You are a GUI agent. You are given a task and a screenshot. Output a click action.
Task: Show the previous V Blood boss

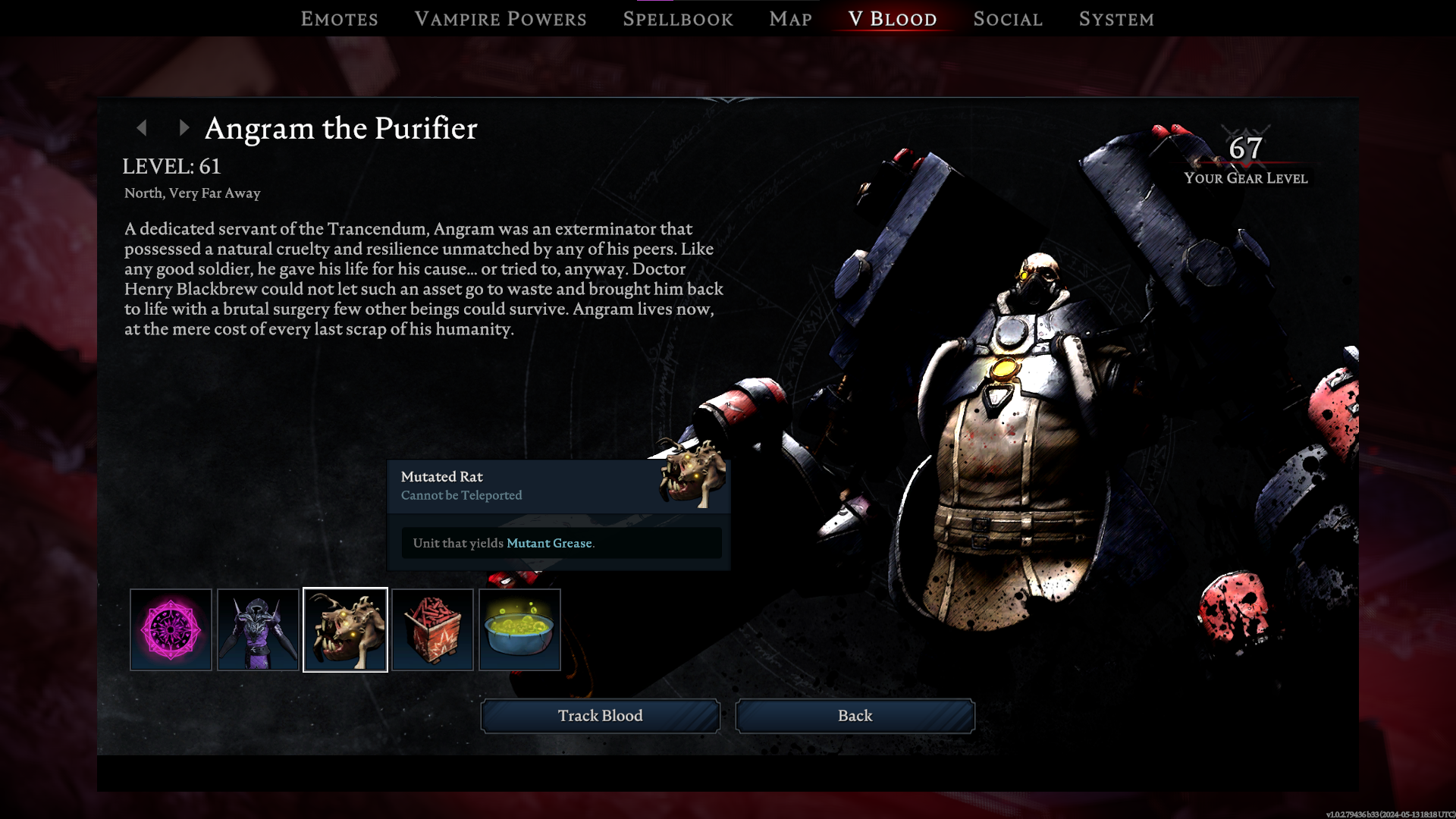tap(142, 128)
